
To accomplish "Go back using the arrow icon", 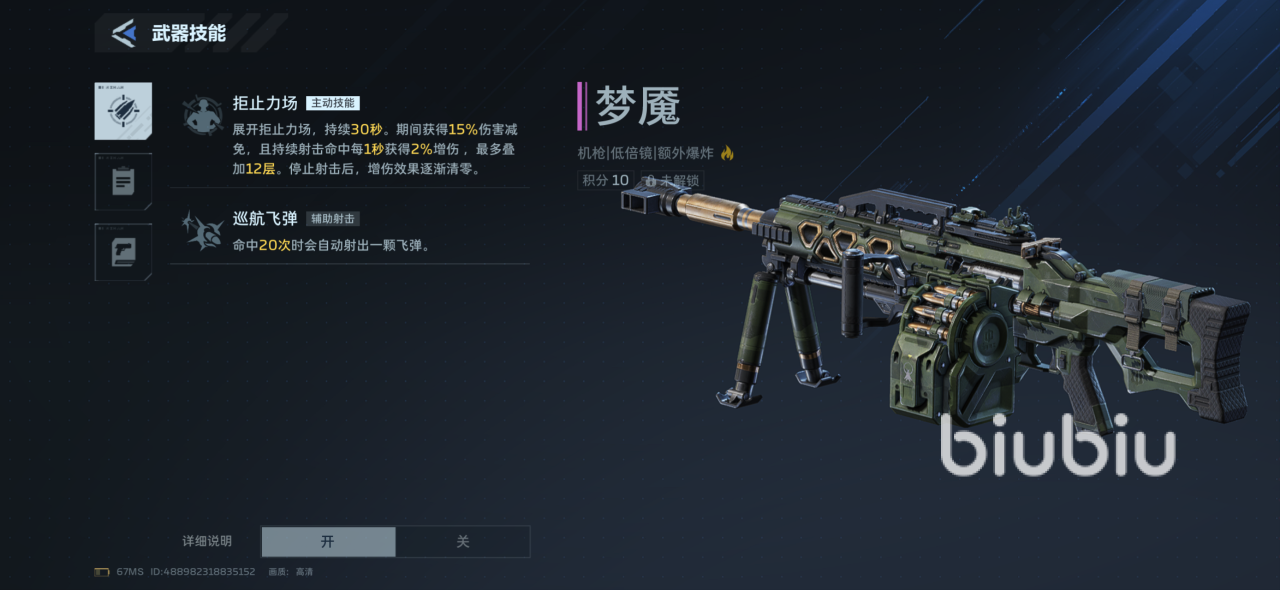I will (124, 33).
